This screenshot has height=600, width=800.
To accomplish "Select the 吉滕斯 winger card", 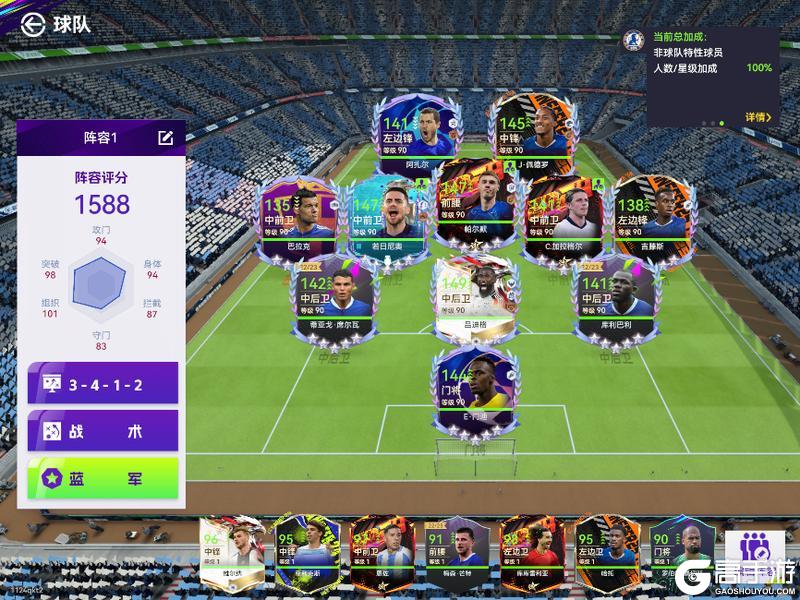I will 648,216.
